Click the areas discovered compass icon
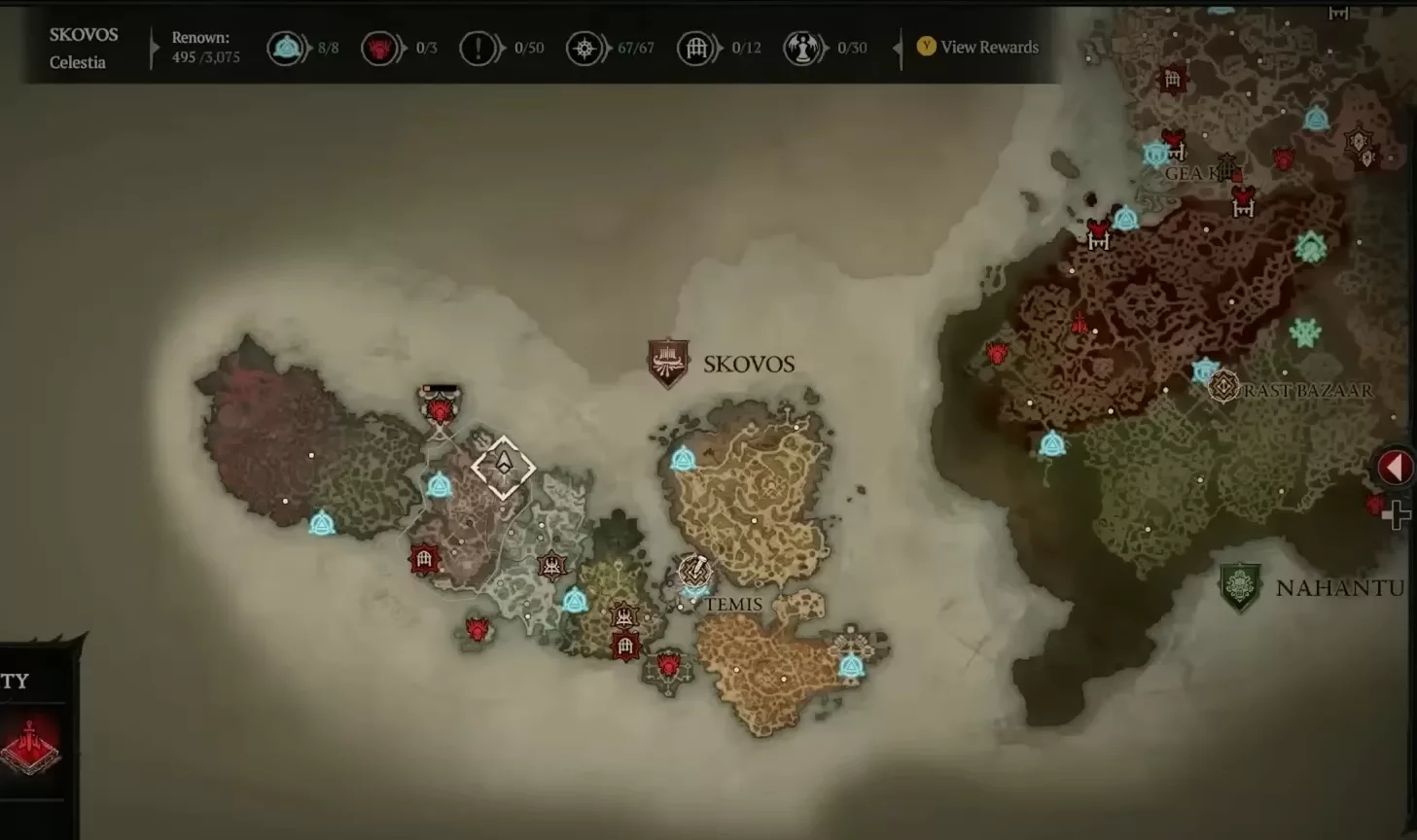 [585, 48]
